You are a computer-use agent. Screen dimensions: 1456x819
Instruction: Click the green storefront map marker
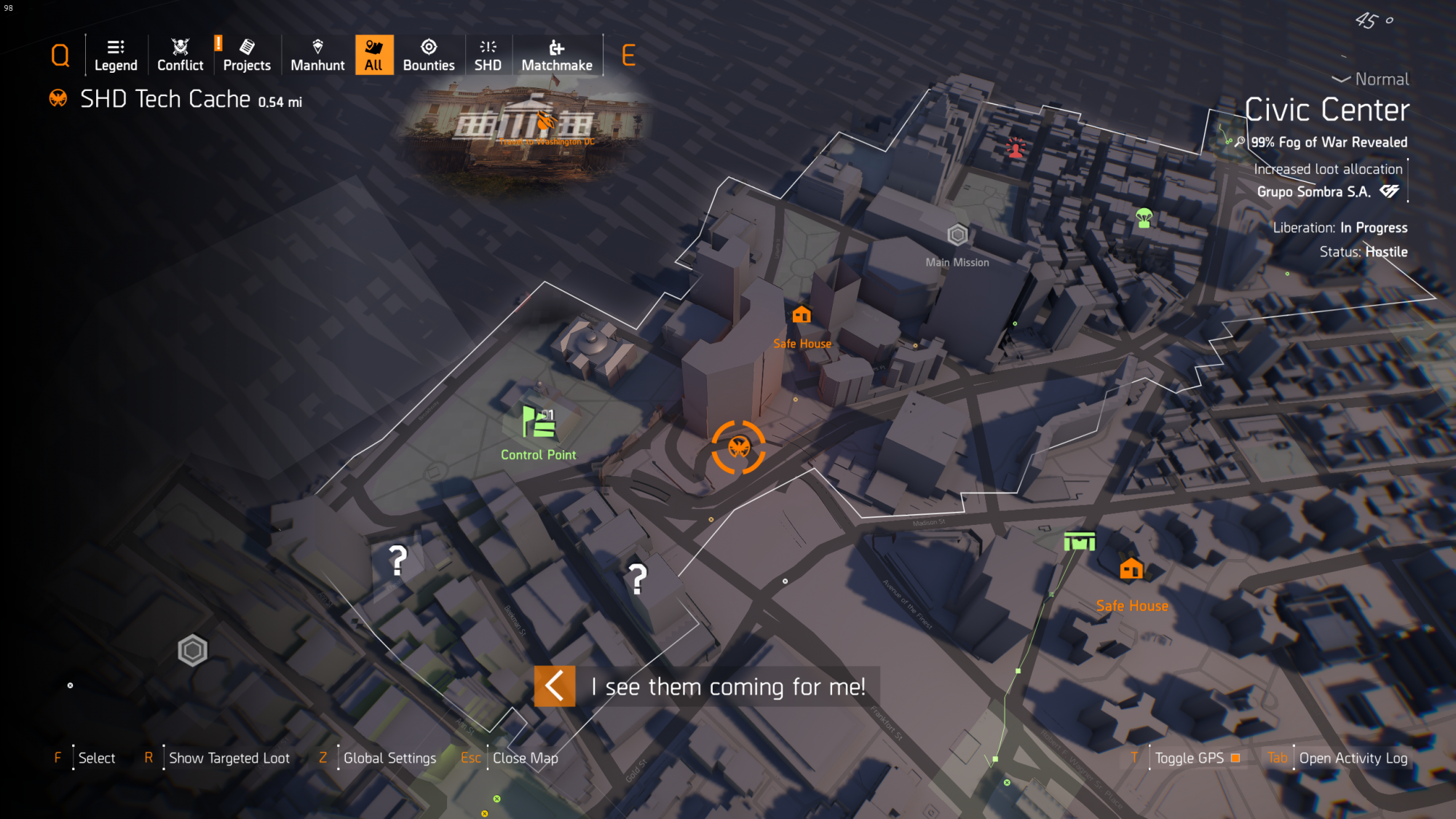(x=1079, y=542)
